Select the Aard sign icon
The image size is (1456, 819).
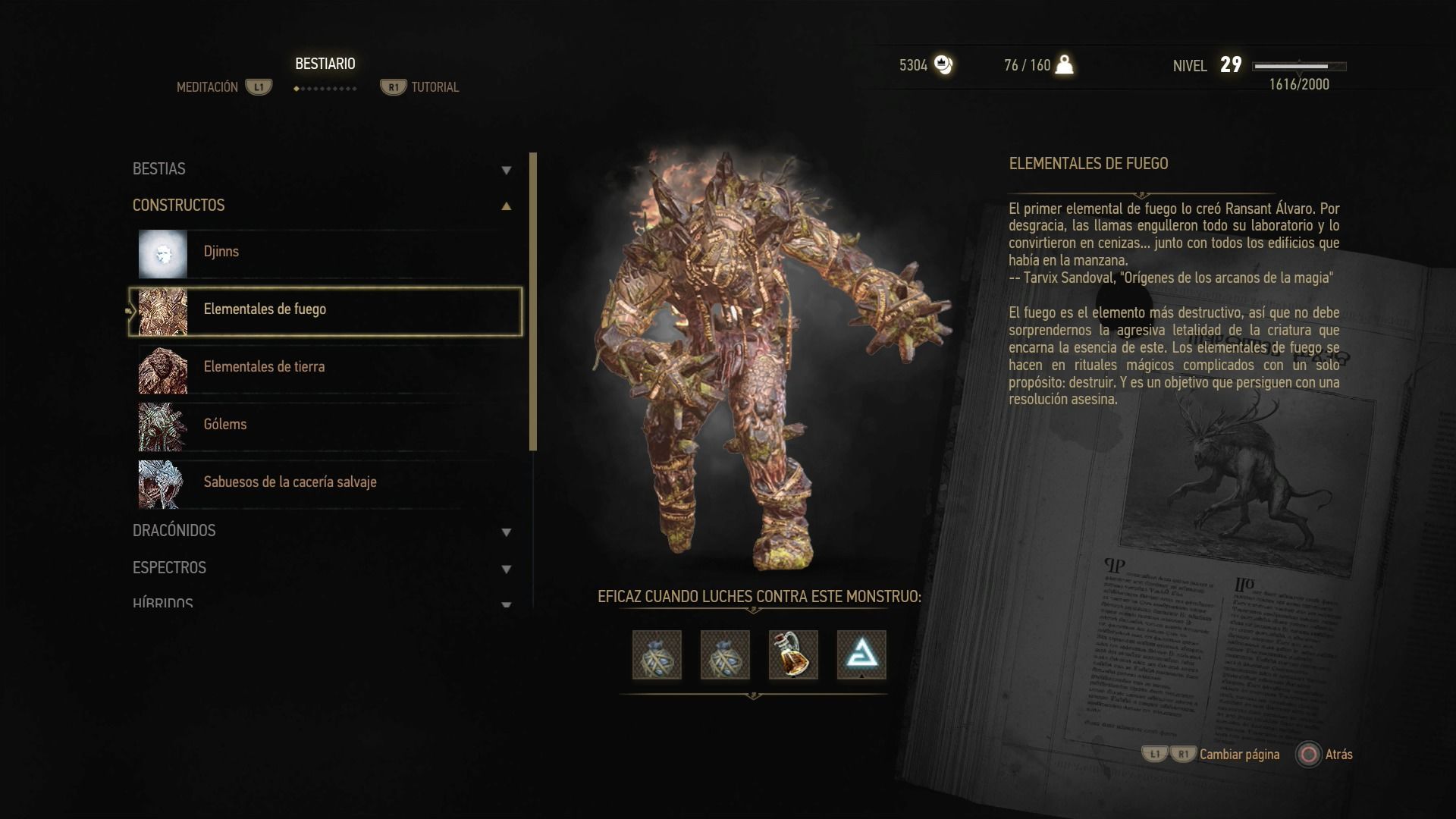tap(861, 654)
